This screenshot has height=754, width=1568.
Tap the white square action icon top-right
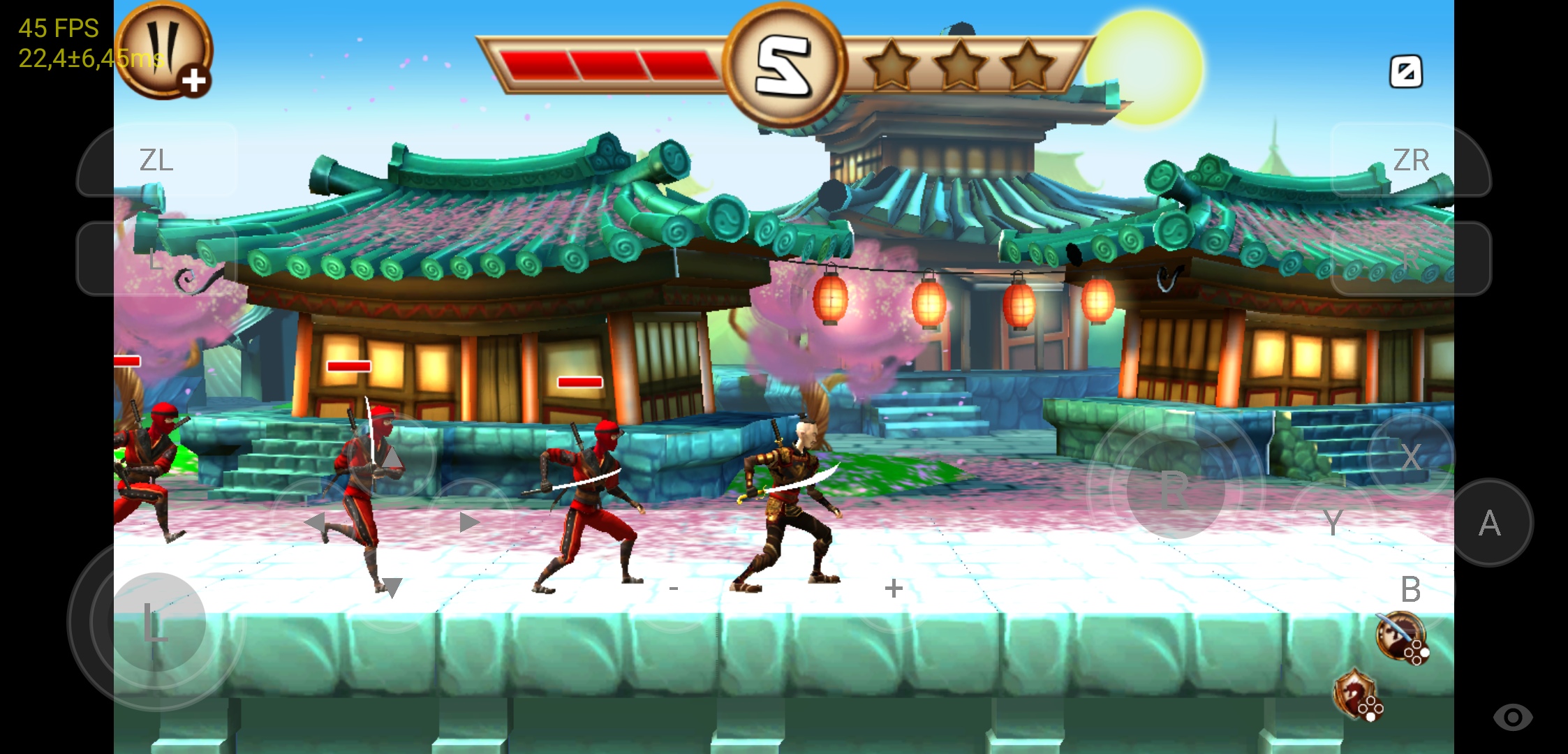click(x=1408, y=71)
